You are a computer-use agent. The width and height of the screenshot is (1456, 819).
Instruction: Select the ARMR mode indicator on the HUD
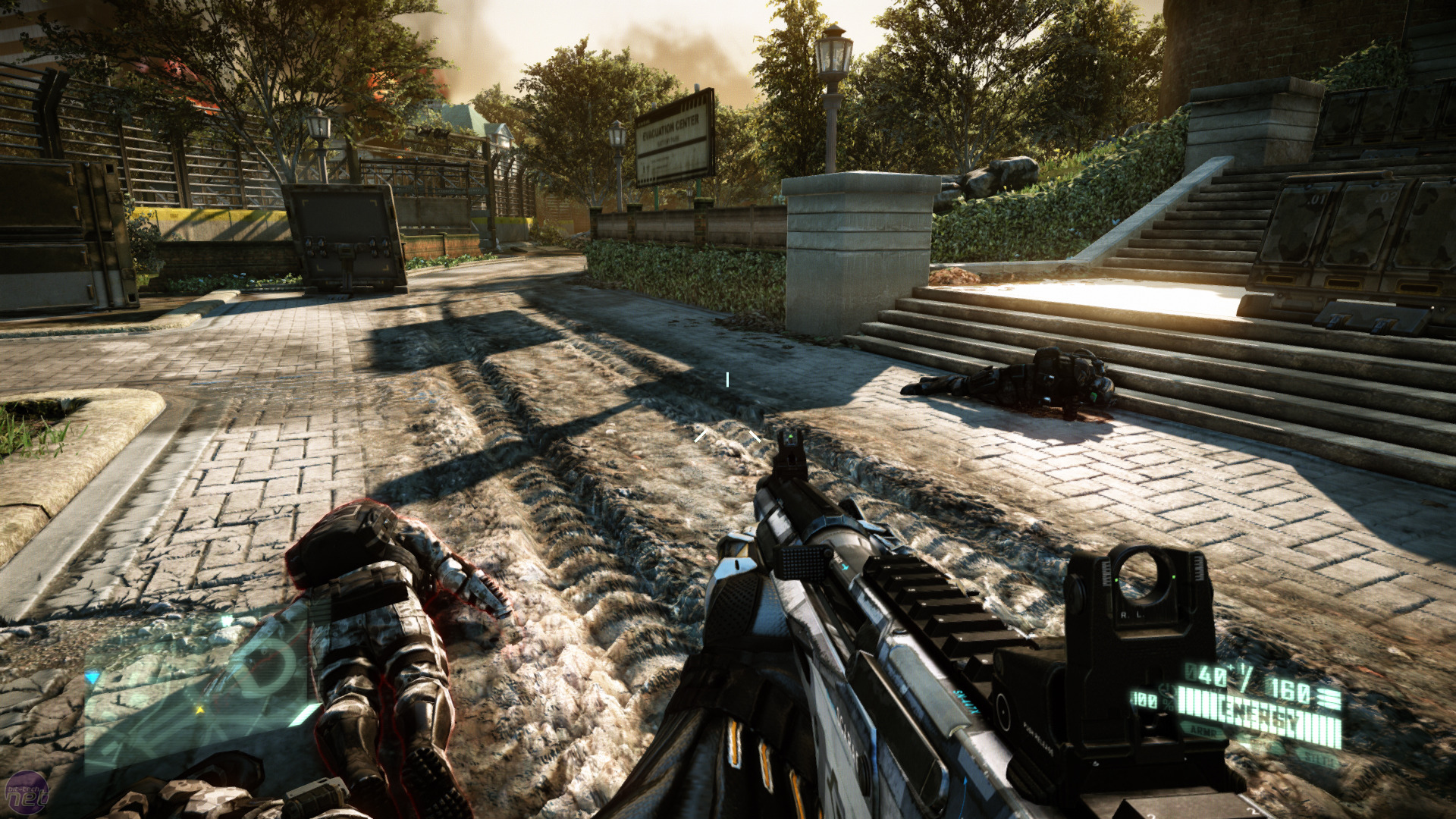(x=1203, y=731)
